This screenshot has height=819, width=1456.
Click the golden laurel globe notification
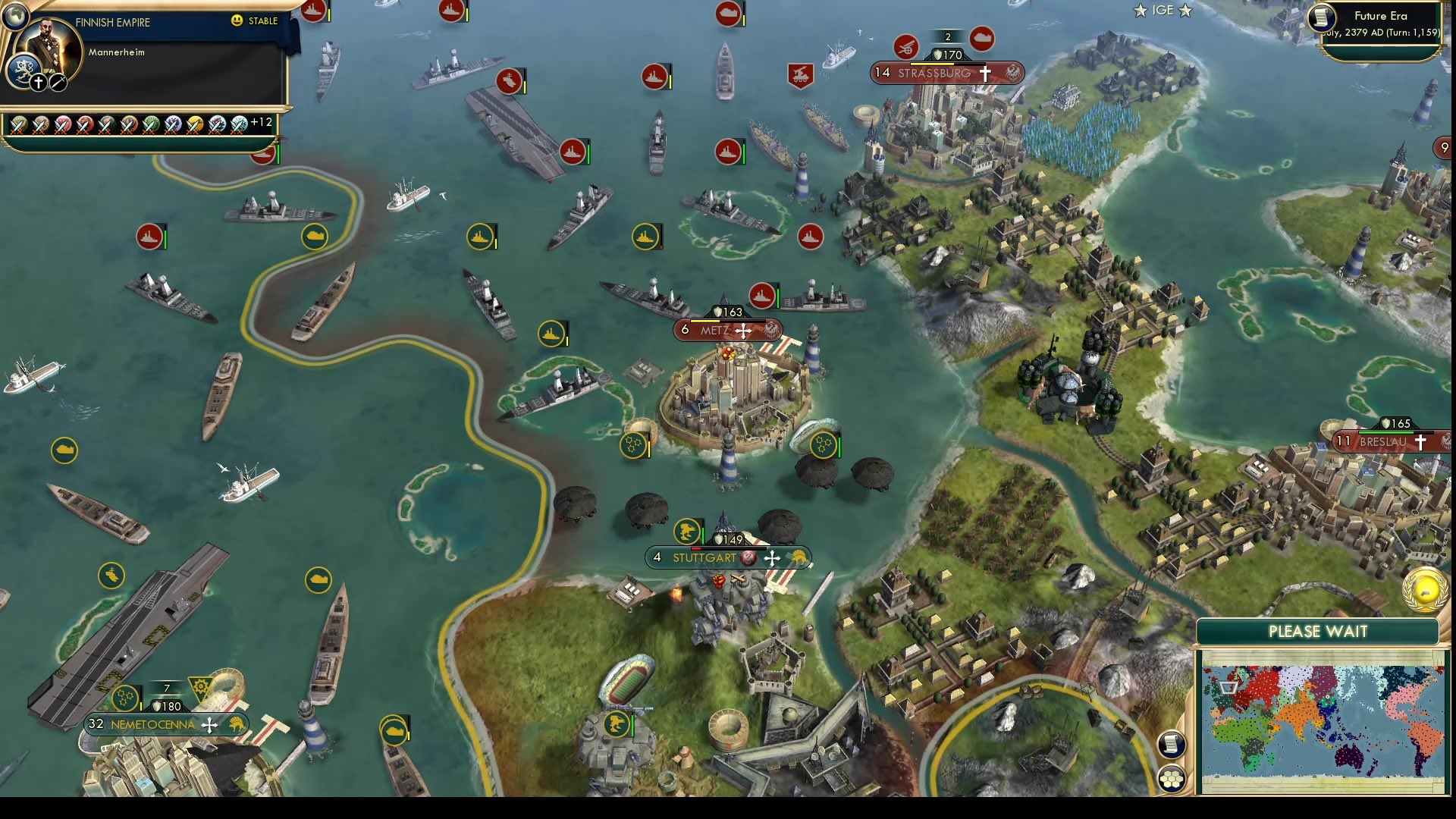click(1426, 589)
